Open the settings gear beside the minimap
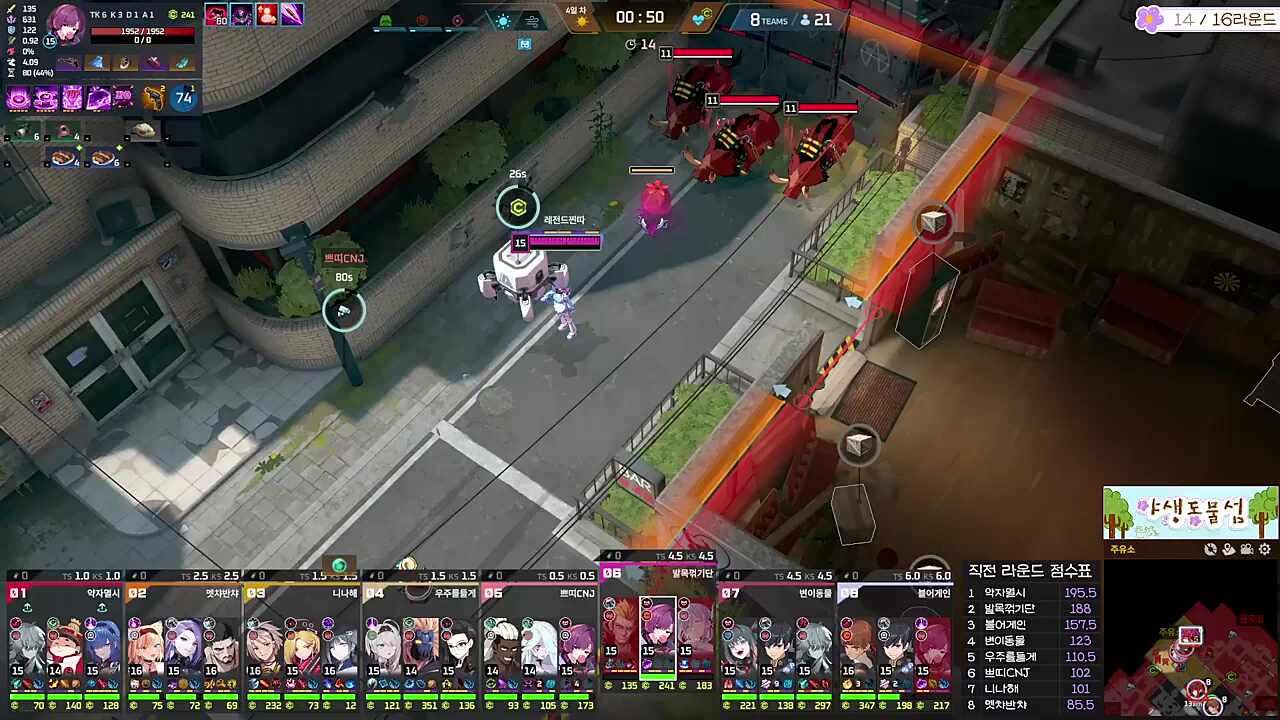 [1264, 550]
